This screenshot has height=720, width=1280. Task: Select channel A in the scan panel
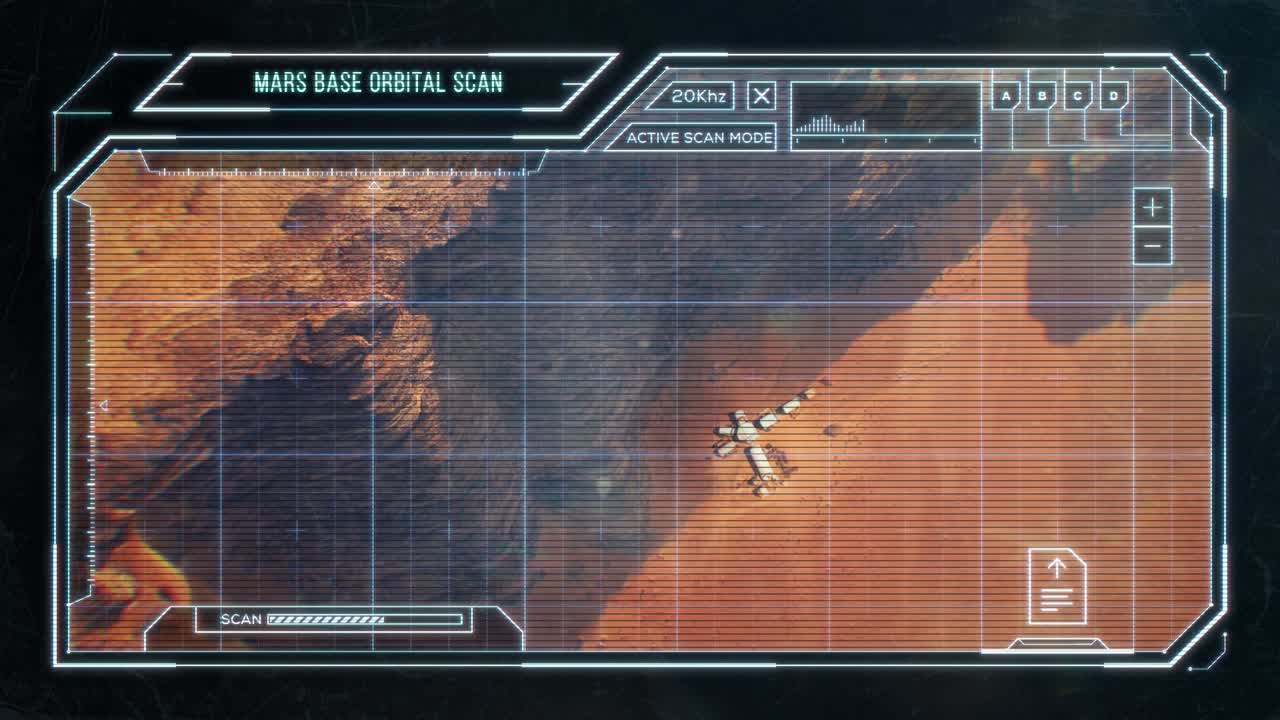point(1004,96)
